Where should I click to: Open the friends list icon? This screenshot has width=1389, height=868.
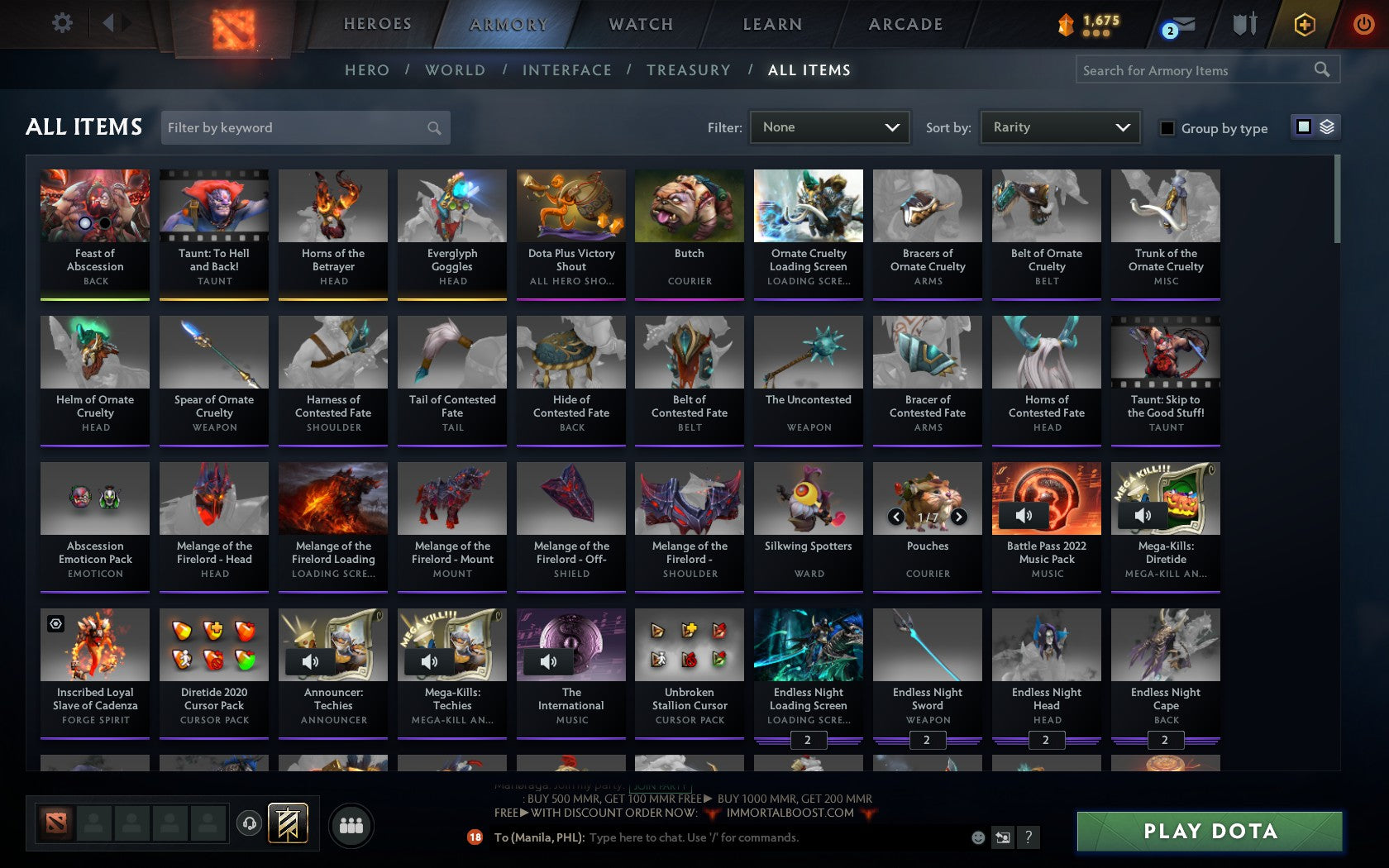click(353, 823)
